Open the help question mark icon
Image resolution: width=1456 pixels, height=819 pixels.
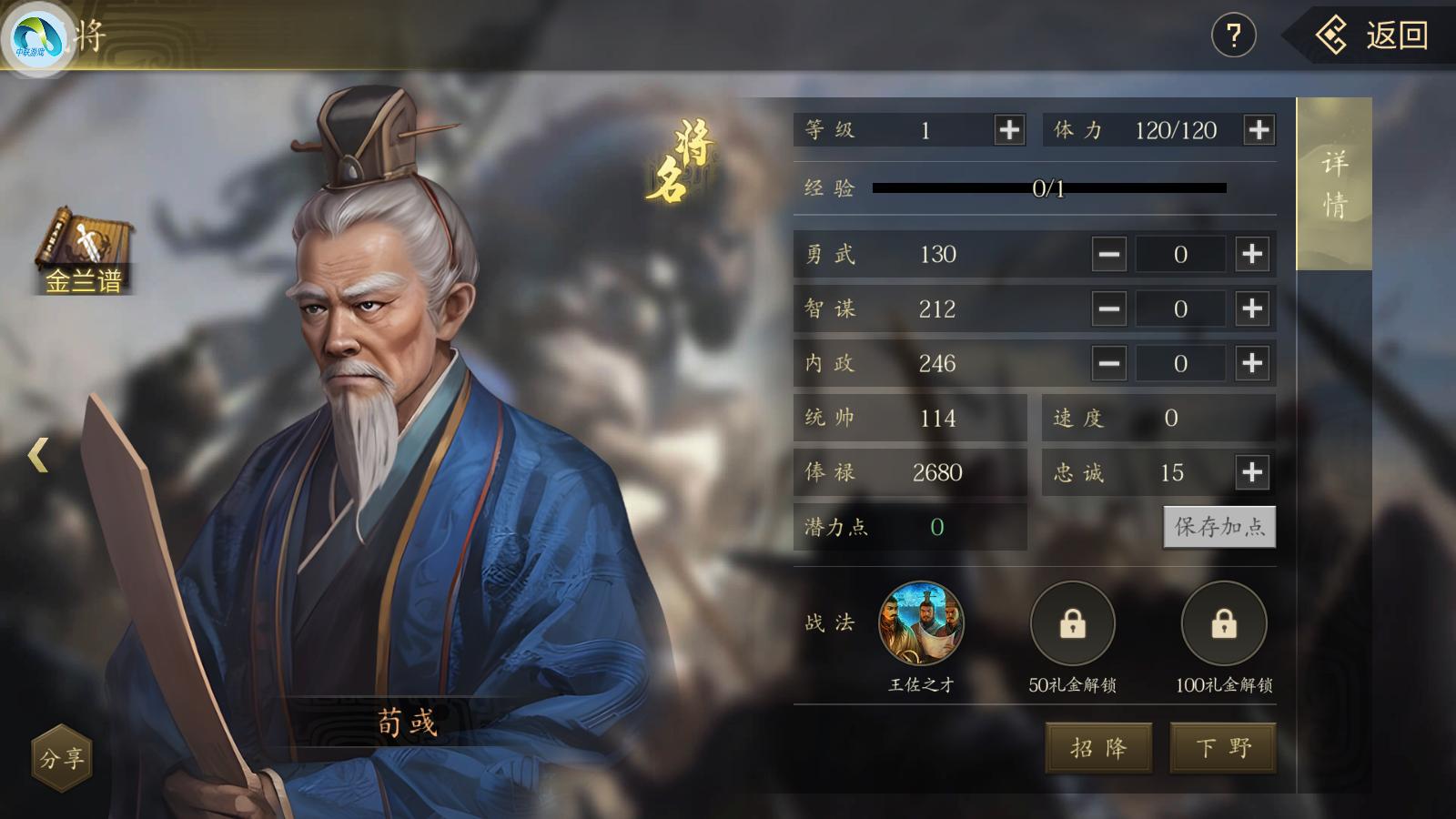pos(1234,35)
